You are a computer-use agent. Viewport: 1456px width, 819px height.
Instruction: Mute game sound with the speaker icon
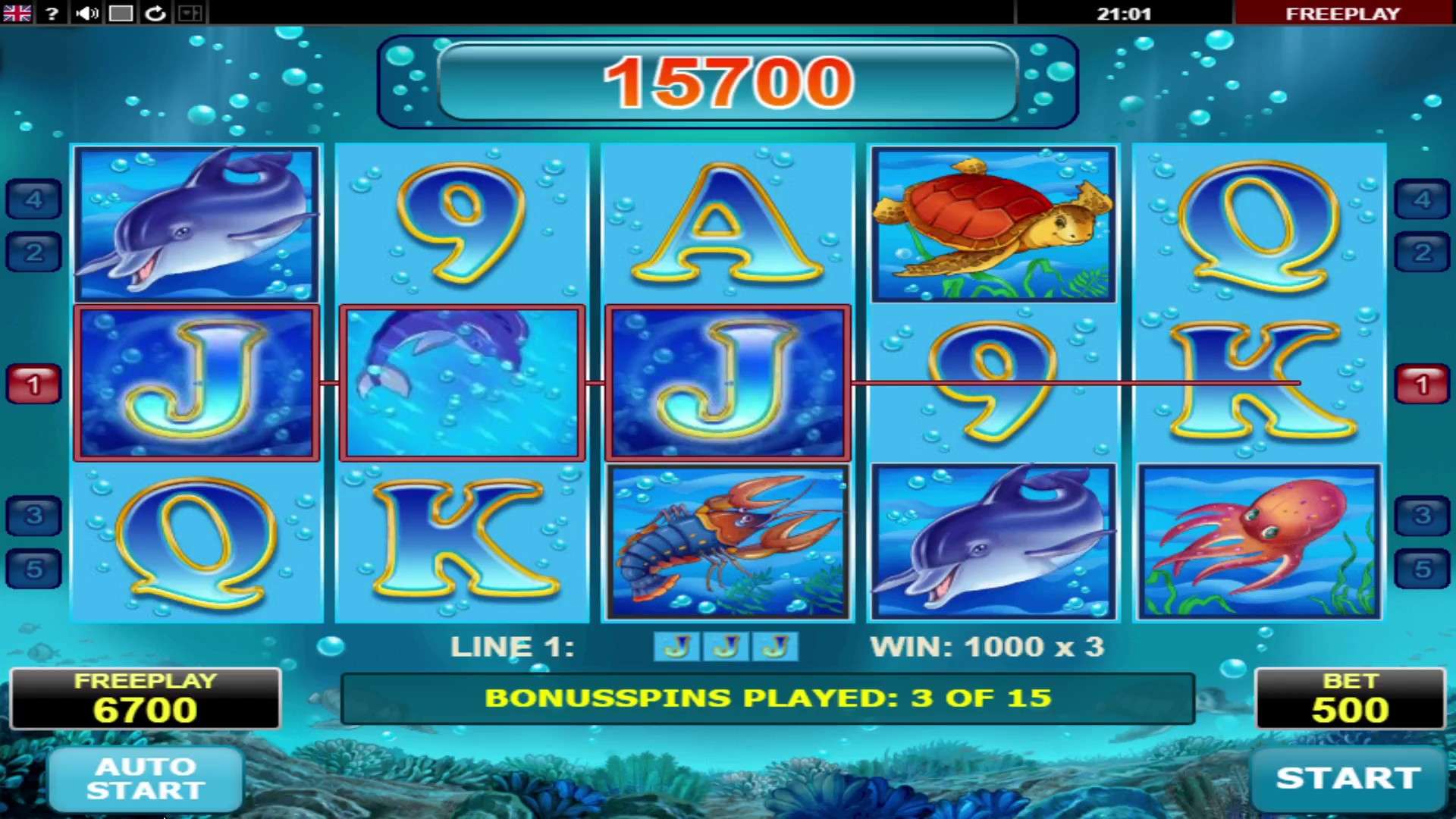[x=86, y=13]
